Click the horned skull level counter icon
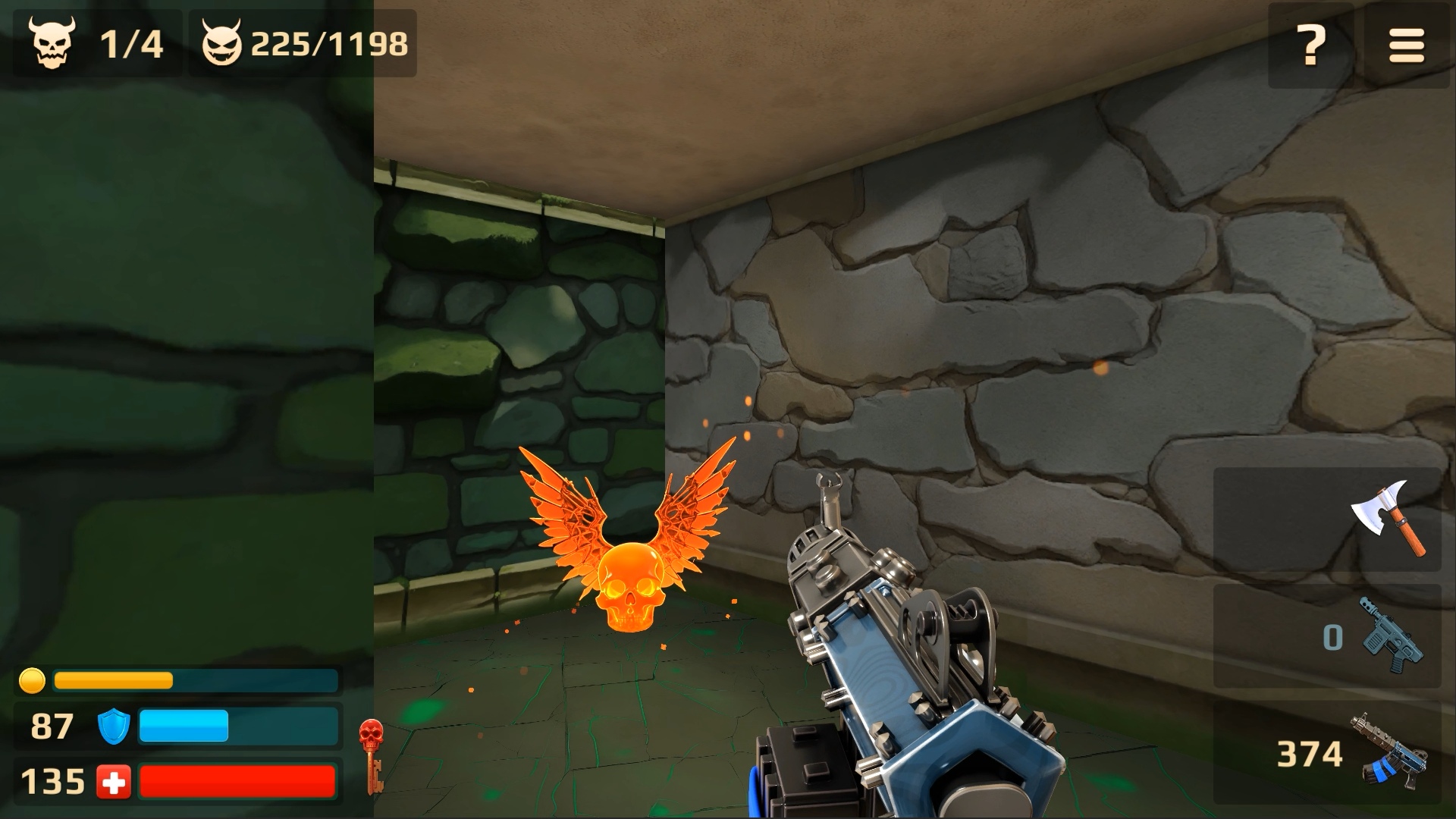1456x819 pixels. (x=51, y=43)
